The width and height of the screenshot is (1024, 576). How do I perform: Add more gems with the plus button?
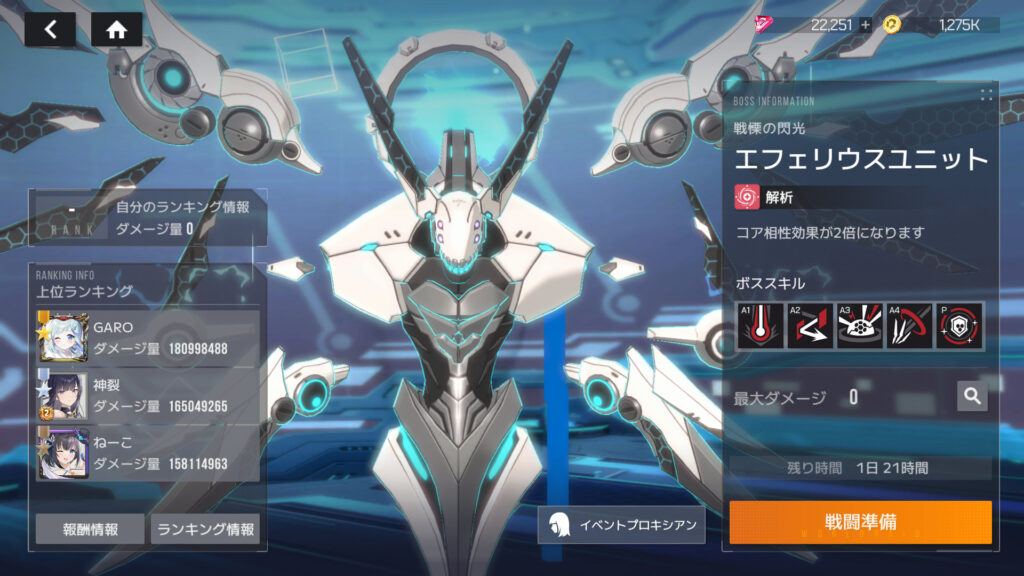click(865, 25)
